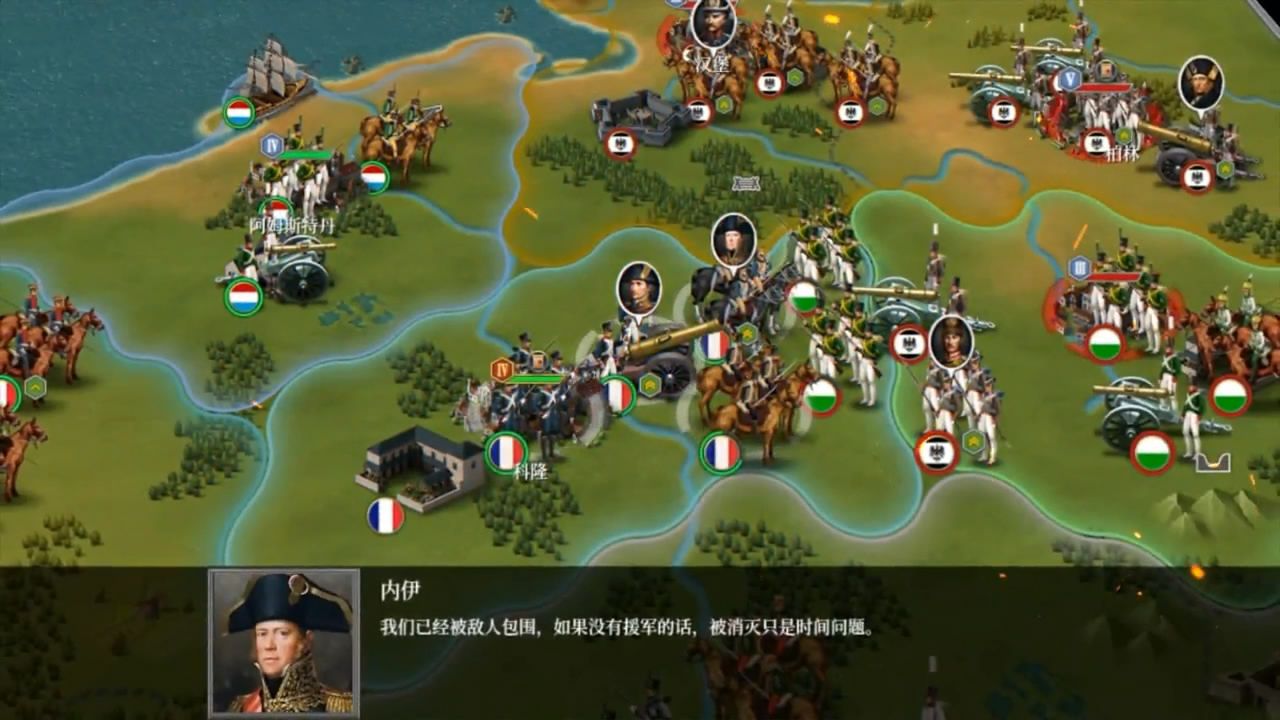Viewport: 1280px width, 720px height.
Task: Select the general portrait above 汉堡 (Hamburg)
Action: (x=715, y=25)
